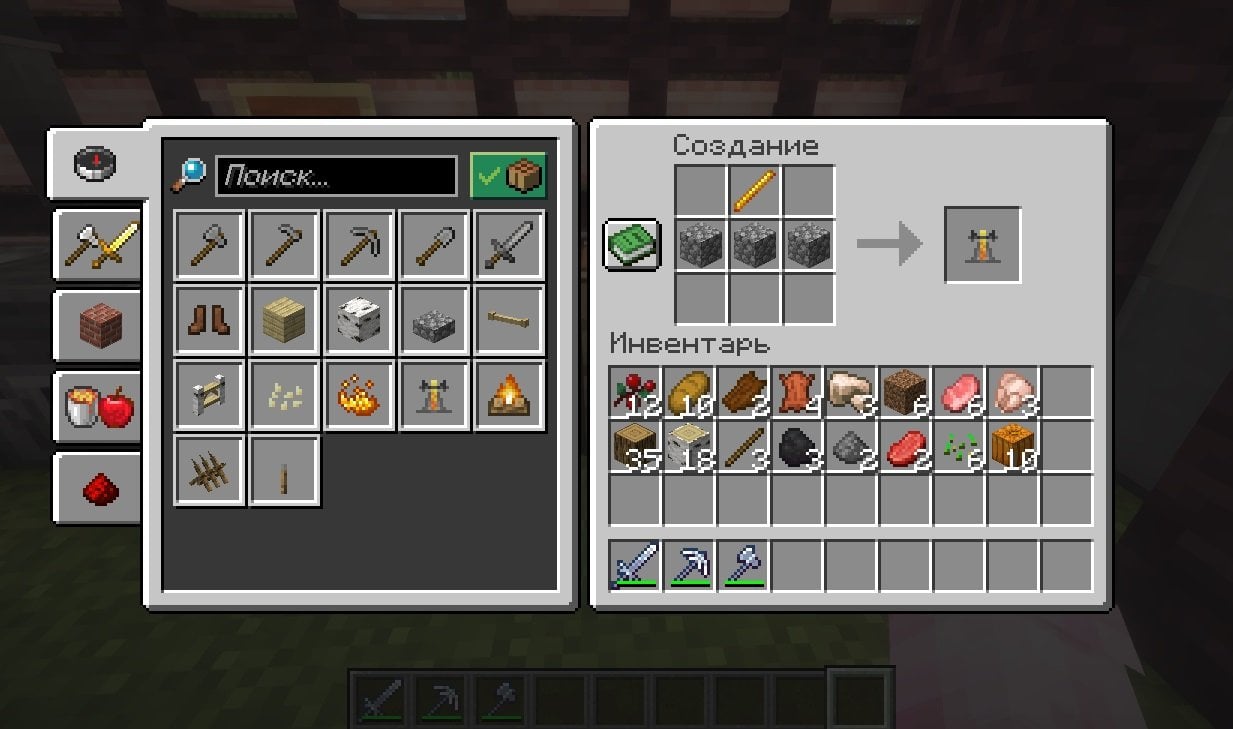The image size is (1233, 729).
Task: Take the brewing stand from the output slot
Action: [982, 245]
